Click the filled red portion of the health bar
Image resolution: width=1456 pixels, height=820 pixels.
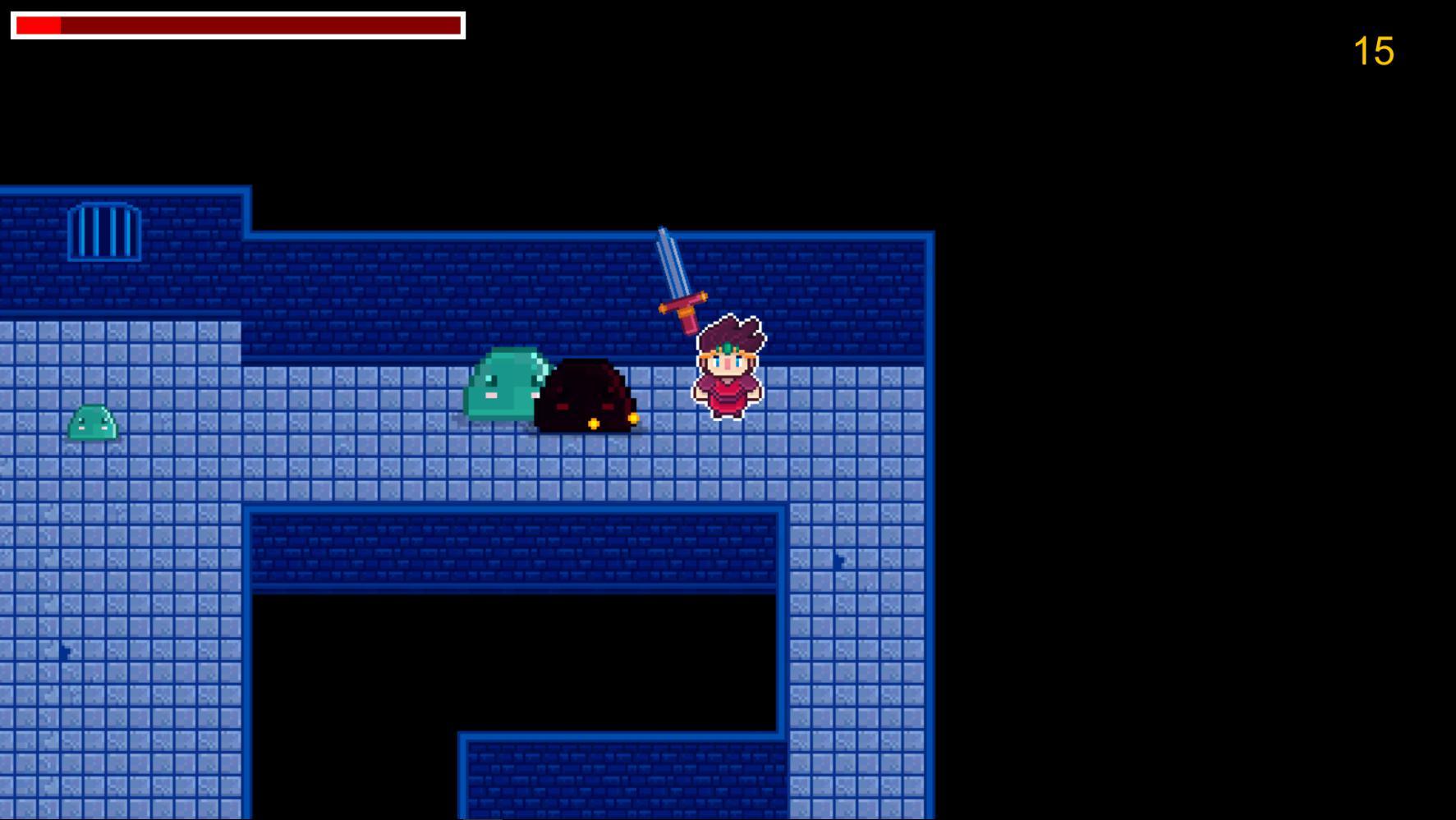[x=37, y=24]
